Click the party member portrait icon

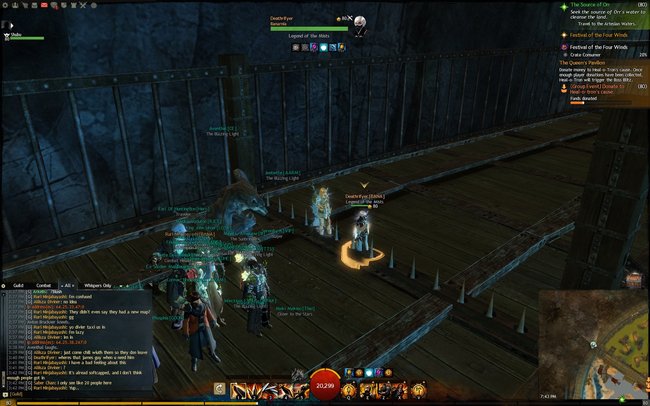pos(7,35)
